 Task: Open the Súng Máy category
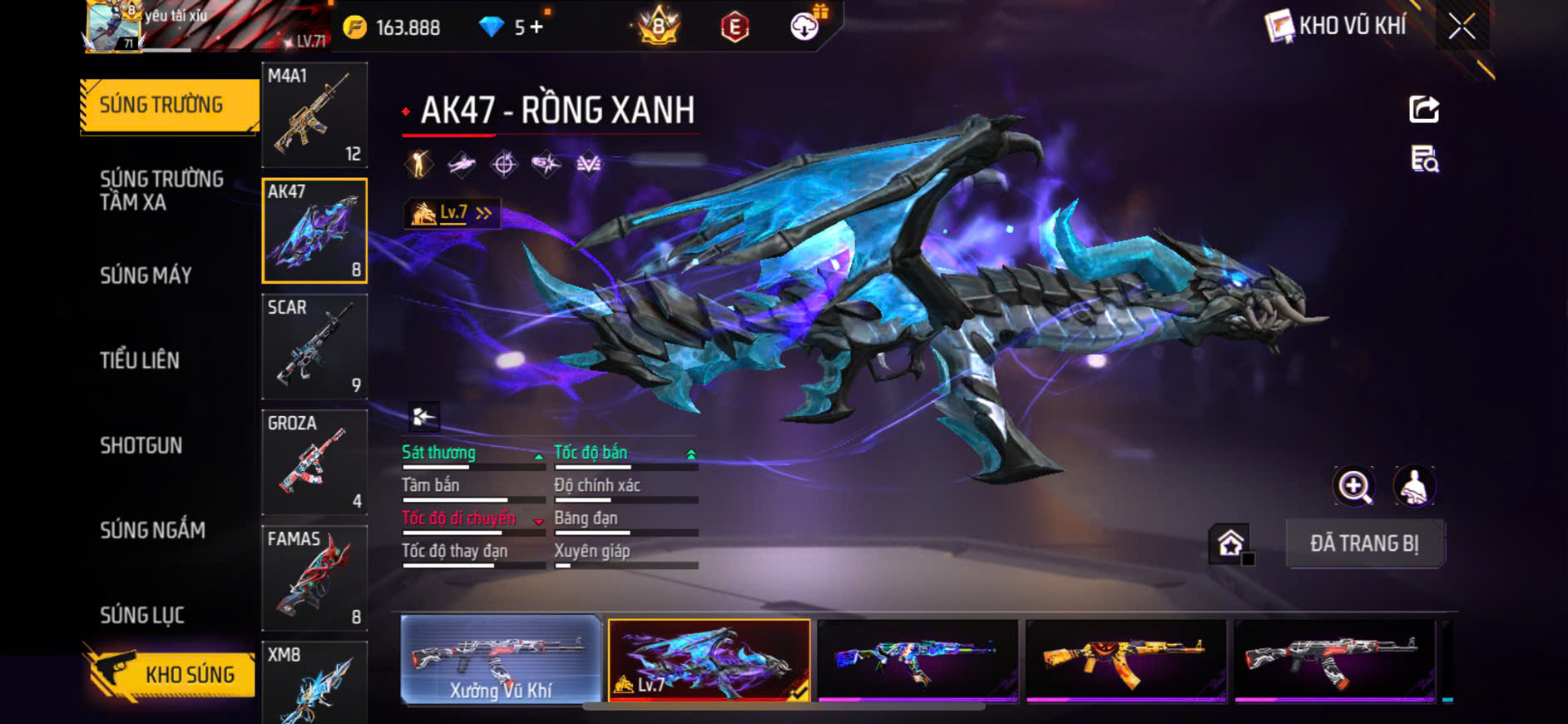146,275
